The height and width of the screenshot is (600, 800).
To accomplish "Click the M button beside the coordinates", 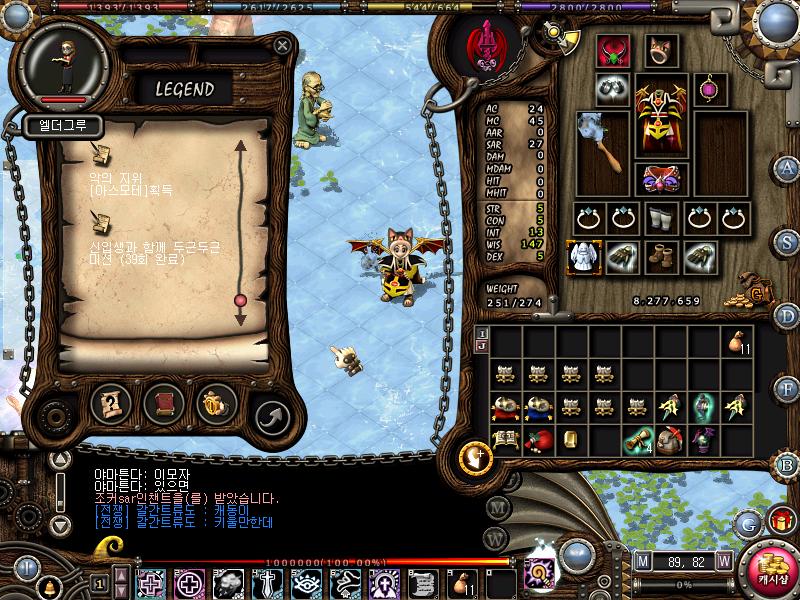I will pyautogui.click(x=642, y=560).
